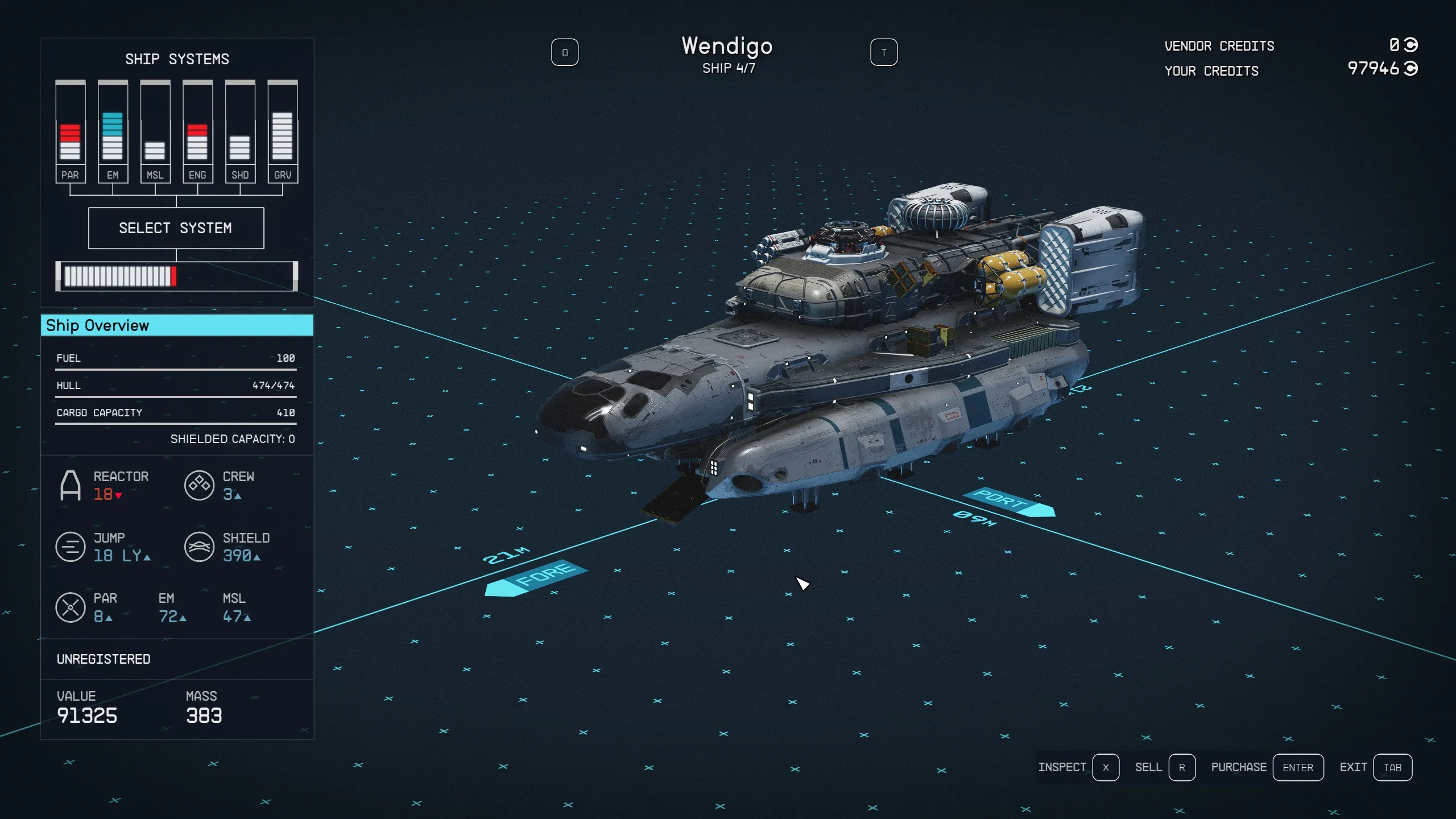Click the SELECT SYSTEM box

(176, 228)
